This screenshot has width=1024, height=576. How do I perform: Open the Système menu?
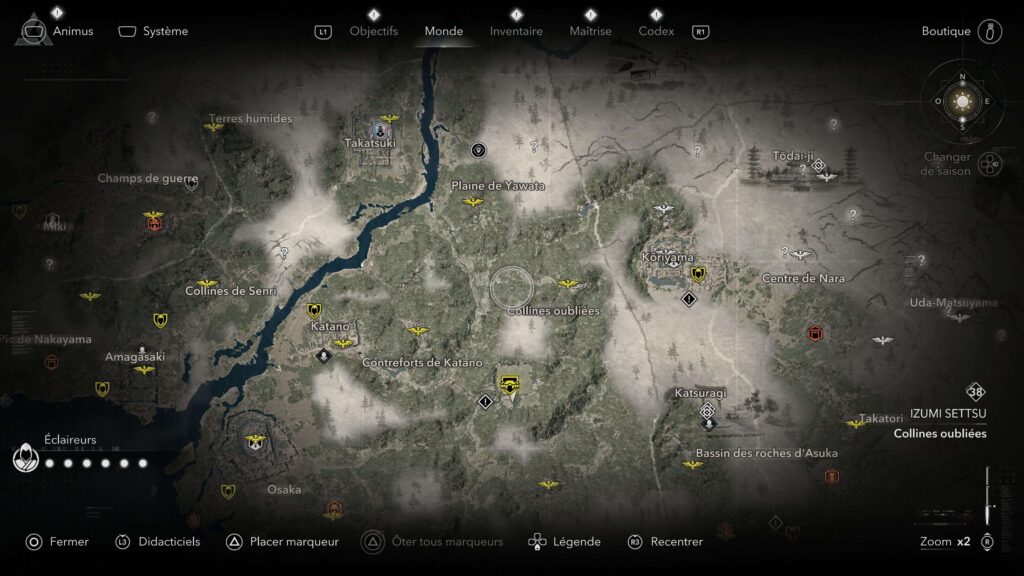(x=164, y=31)
